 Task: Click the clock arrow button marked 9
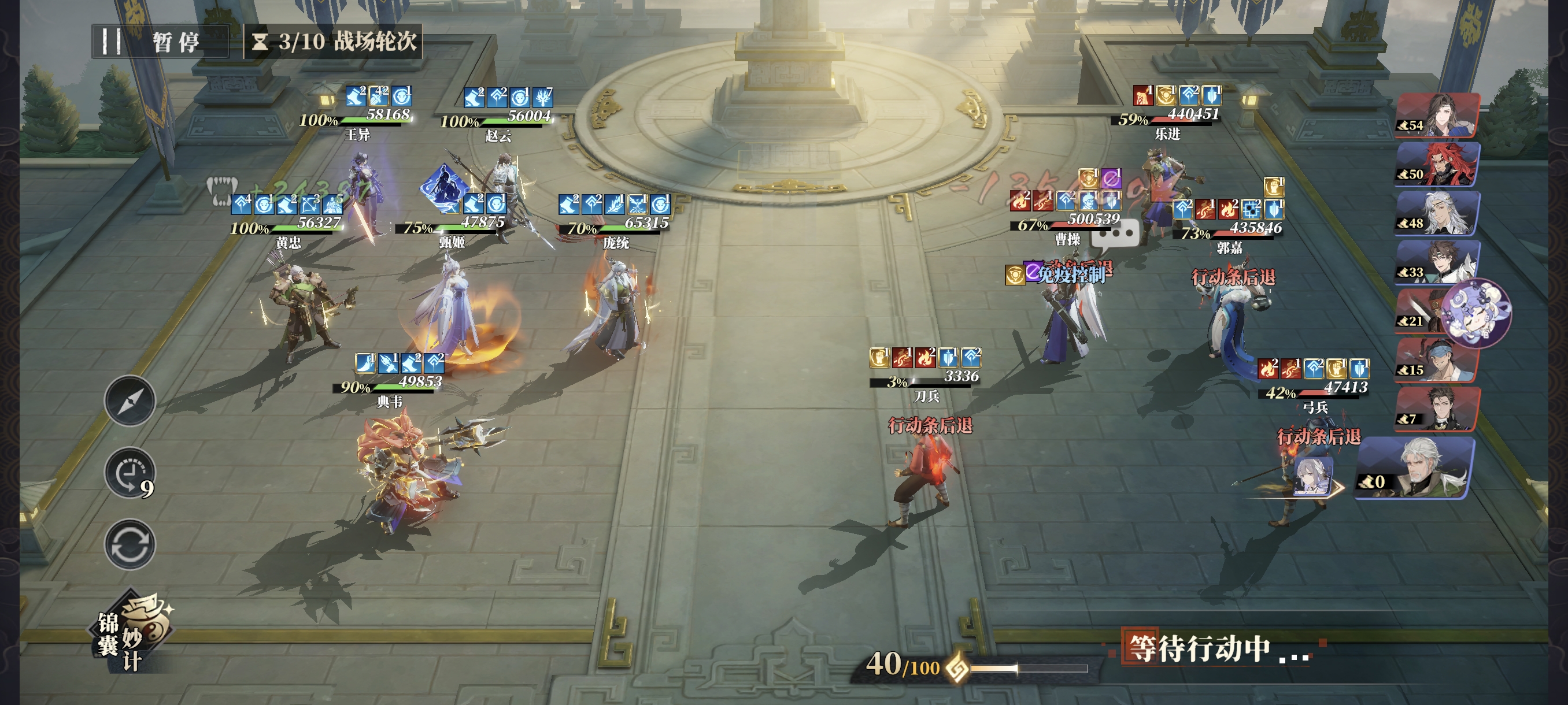point(130,474)
